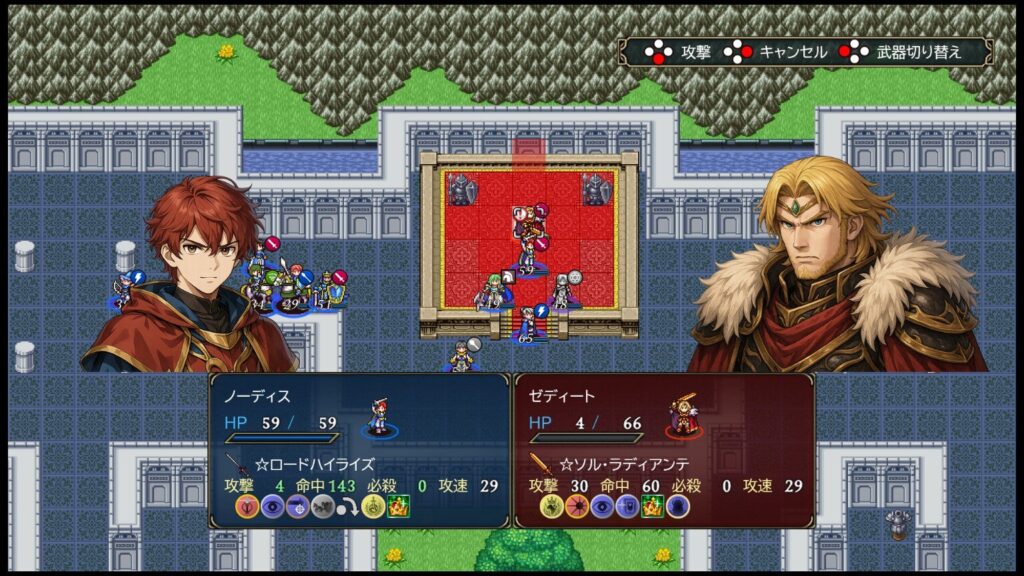Image resolution: width=1024 pixels, height=576 pixels.
Task: Inspect Zedeet's yellow beast skill icon
Action: 552,507
